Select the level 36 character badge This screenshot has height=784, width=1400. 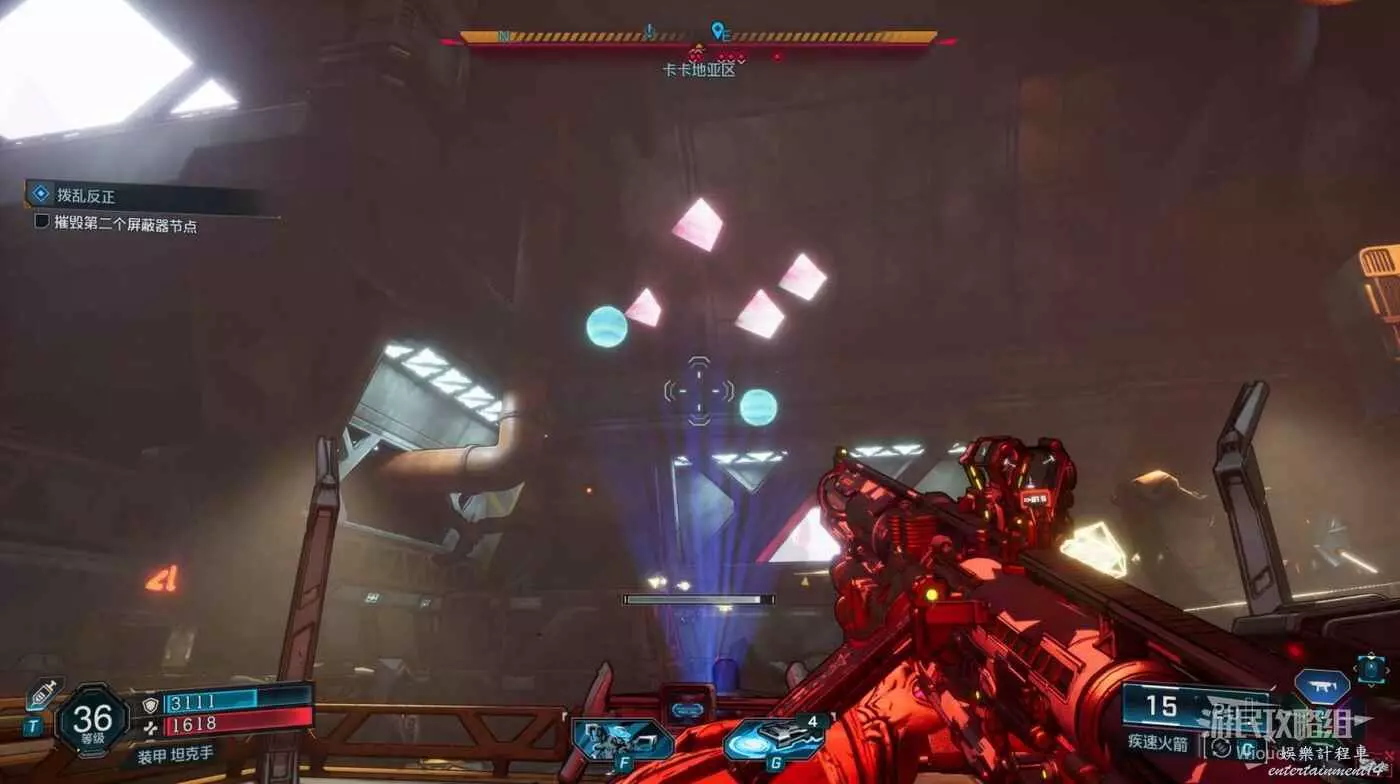click(x=92, y=719)
